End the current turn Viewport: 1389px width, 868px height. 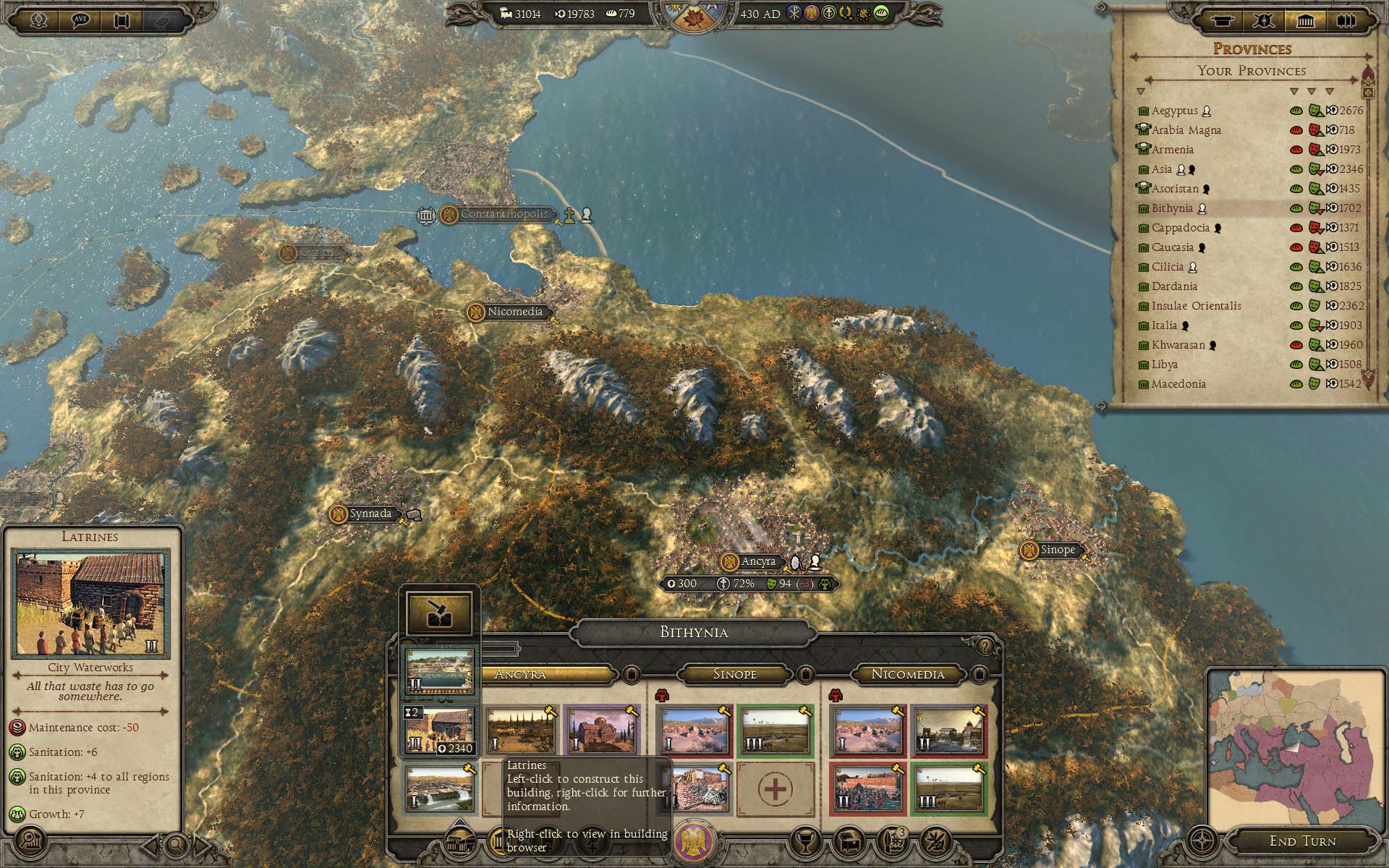[1302, 841]
